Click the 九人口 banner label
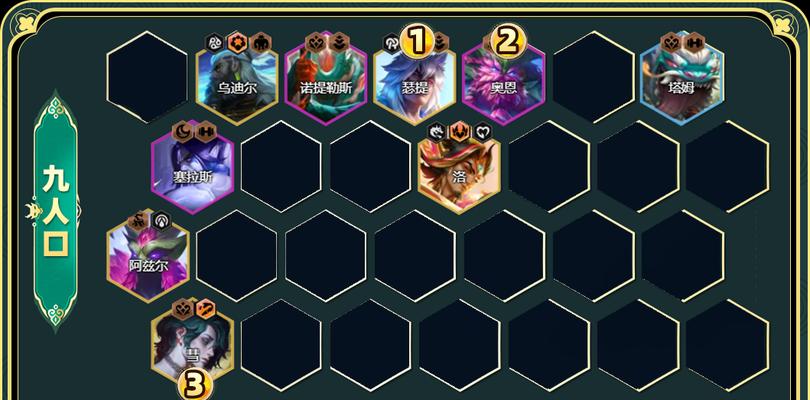 point(55,212)
